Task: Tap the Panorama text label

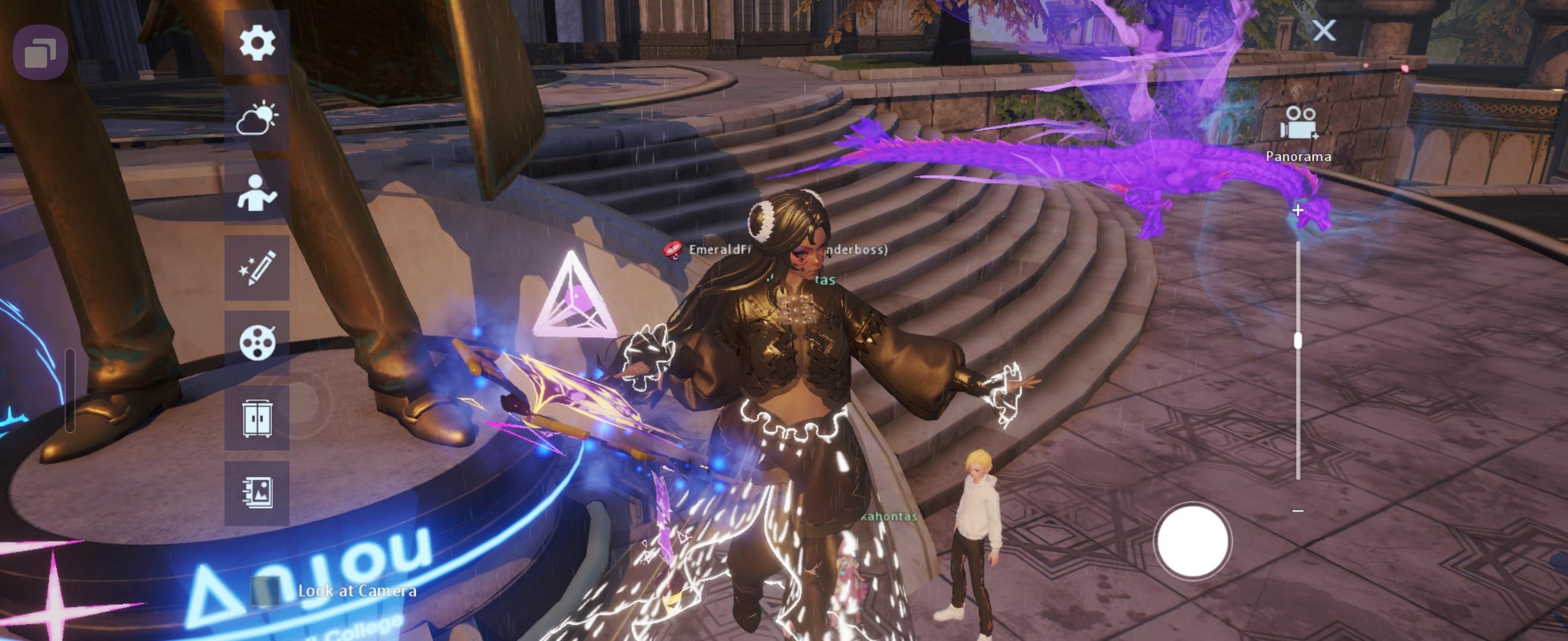Action: pos(1299,157)
